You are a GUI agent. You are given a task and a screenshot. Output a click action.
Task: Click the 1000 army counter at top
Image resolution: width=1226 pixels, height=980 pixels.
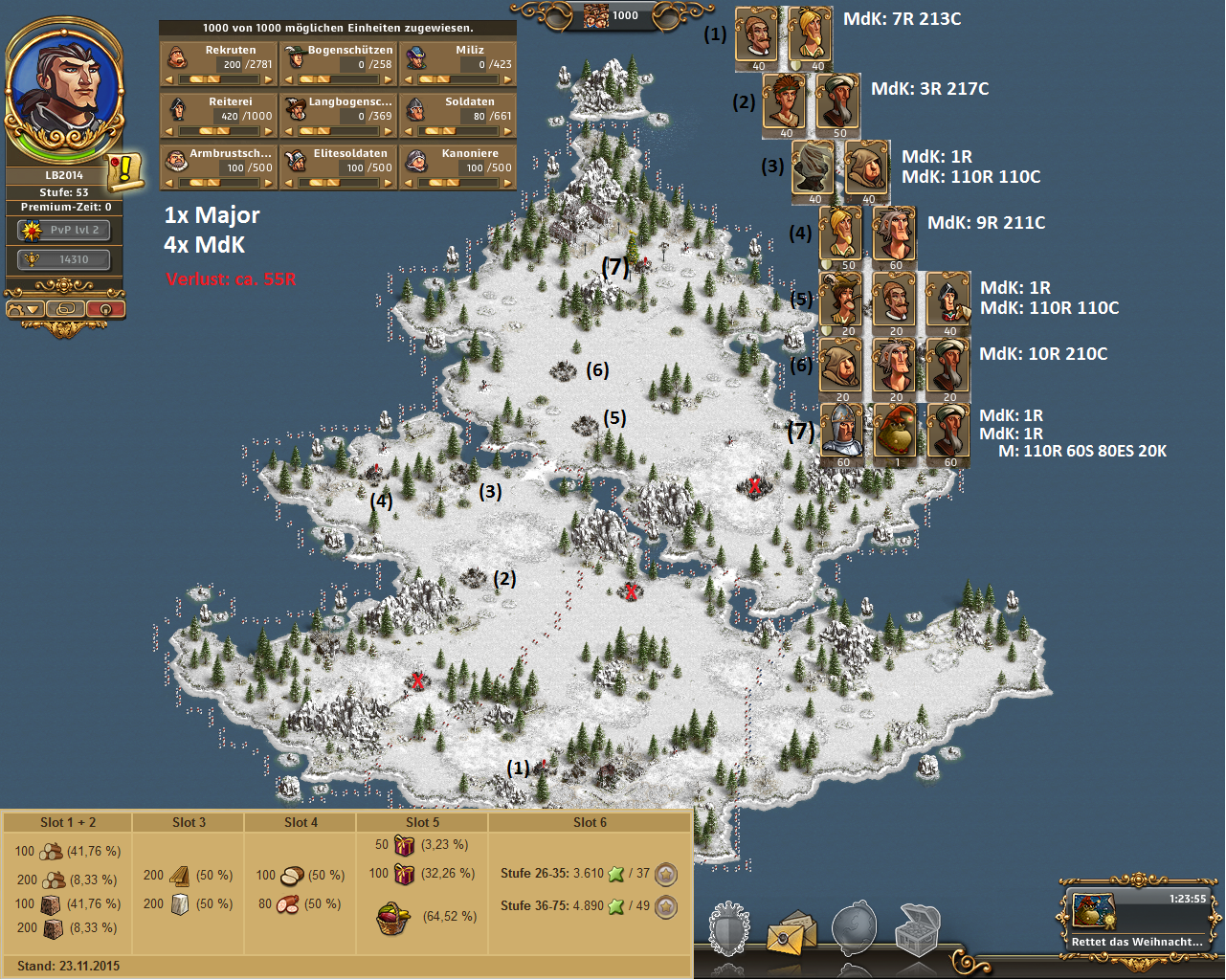click(x=613, y=15)
